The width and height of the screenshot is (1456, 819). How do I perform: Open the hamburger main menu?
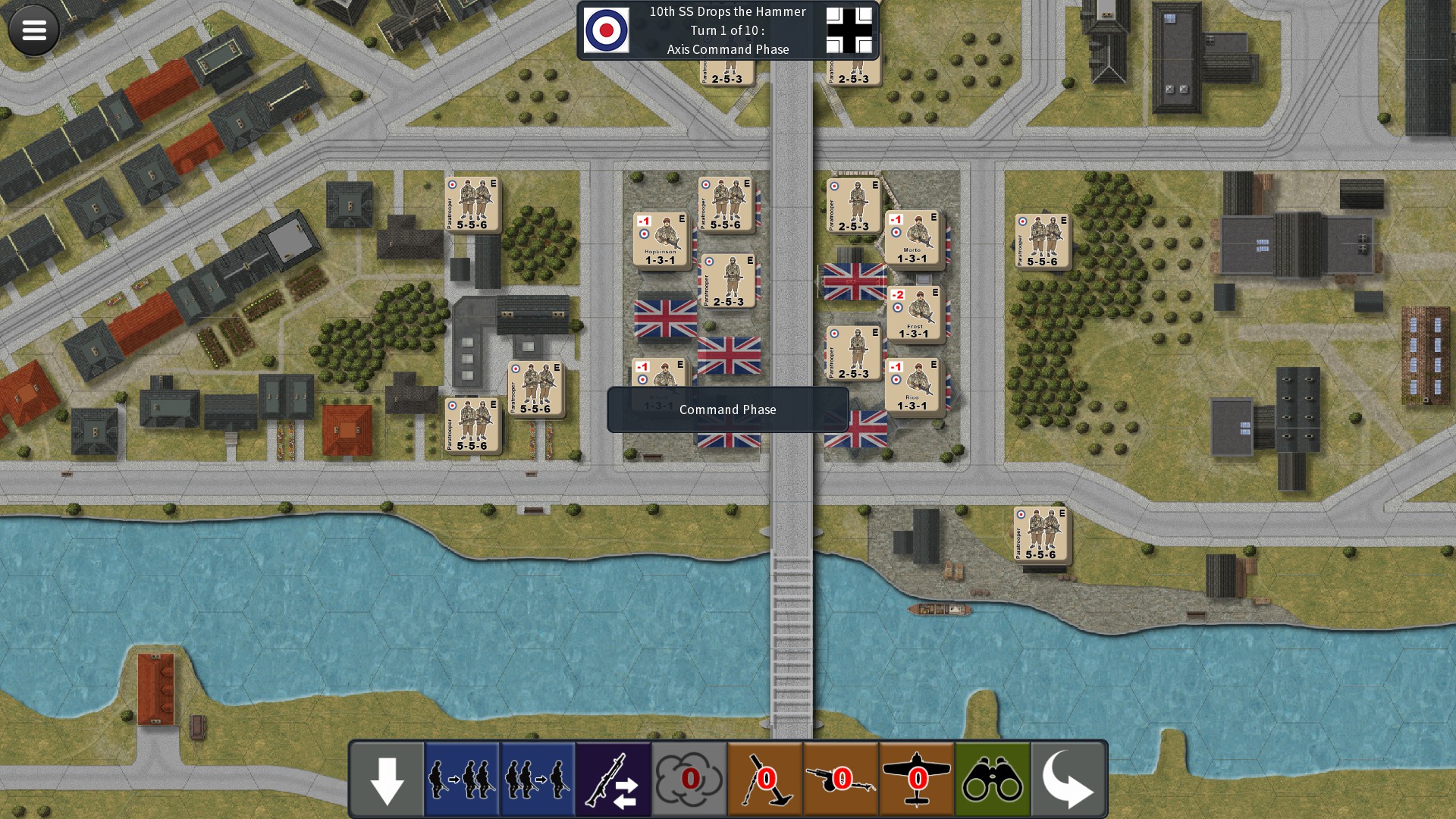[x=34, y=30]
